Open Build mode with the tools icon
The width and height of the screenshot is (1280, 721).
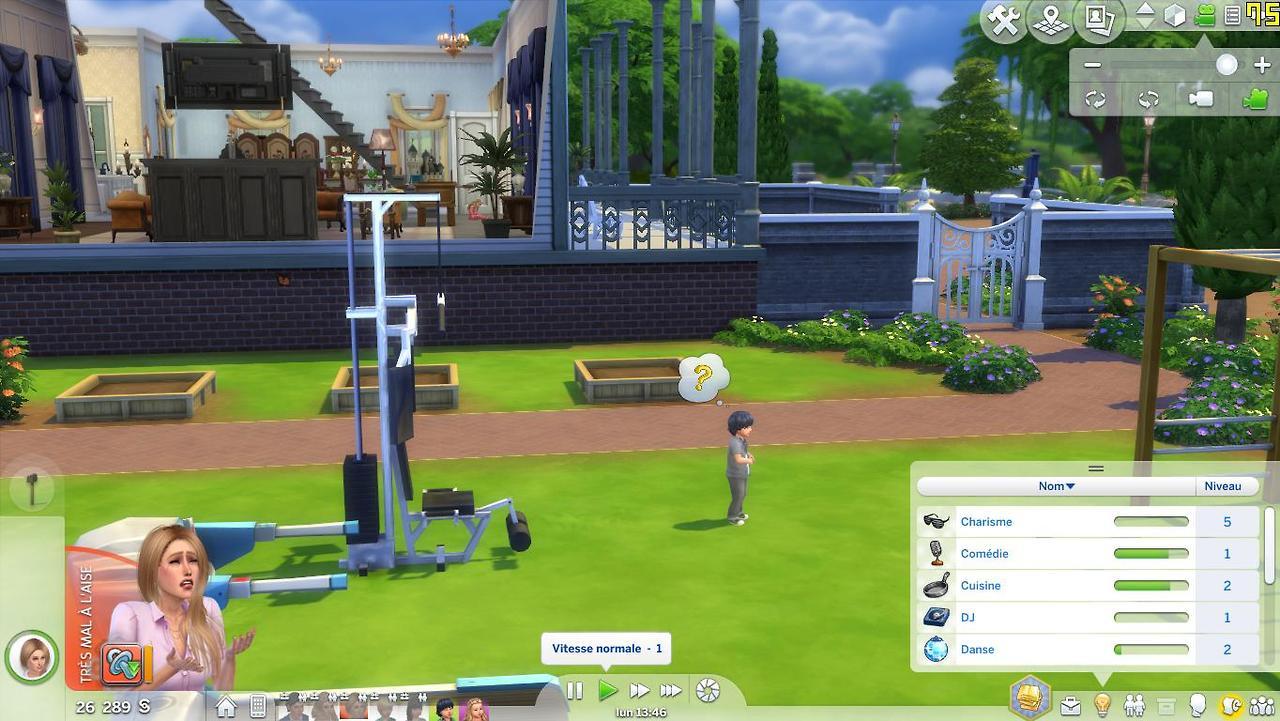[x=1003, y=21]
